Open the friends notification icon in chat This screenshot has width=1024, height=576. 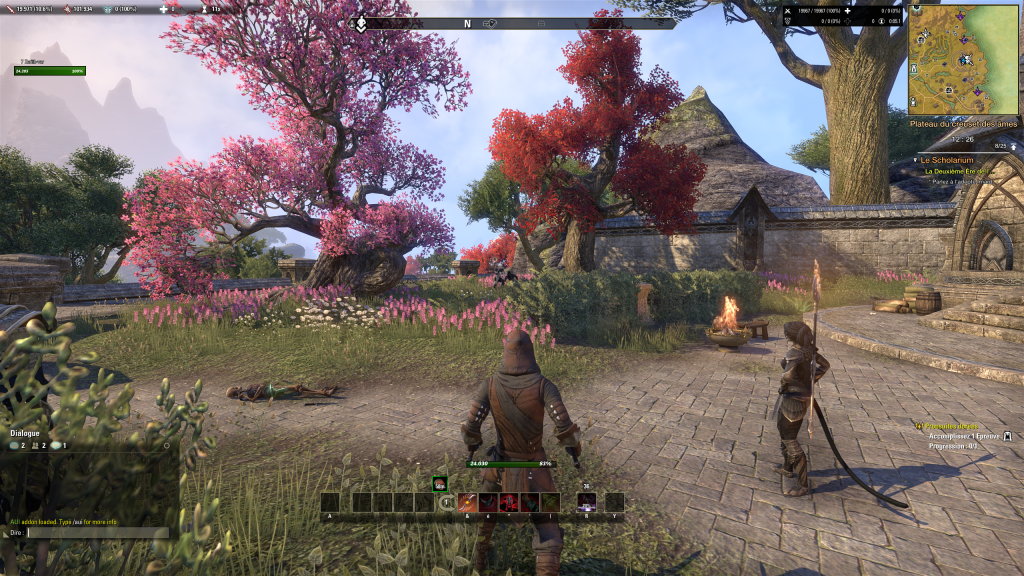[x=36, y=445]
